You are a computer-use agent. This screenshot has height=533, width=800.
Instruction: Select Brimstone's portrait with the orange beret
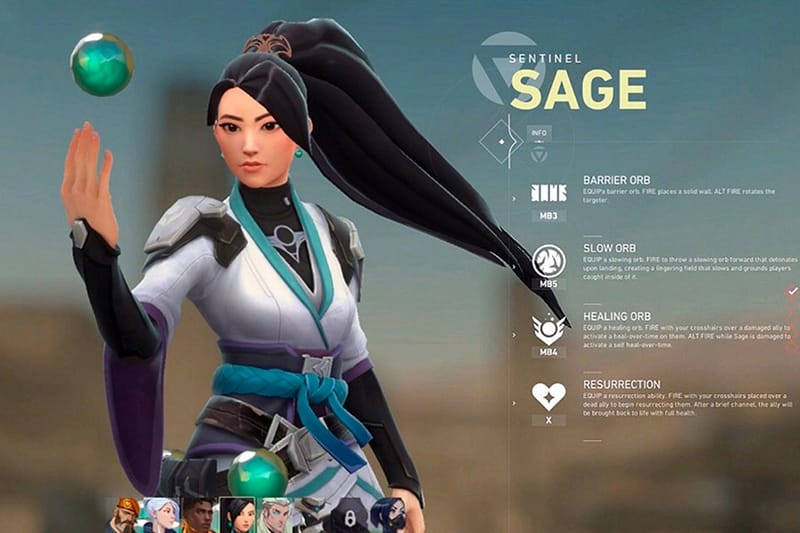(125, 515)
